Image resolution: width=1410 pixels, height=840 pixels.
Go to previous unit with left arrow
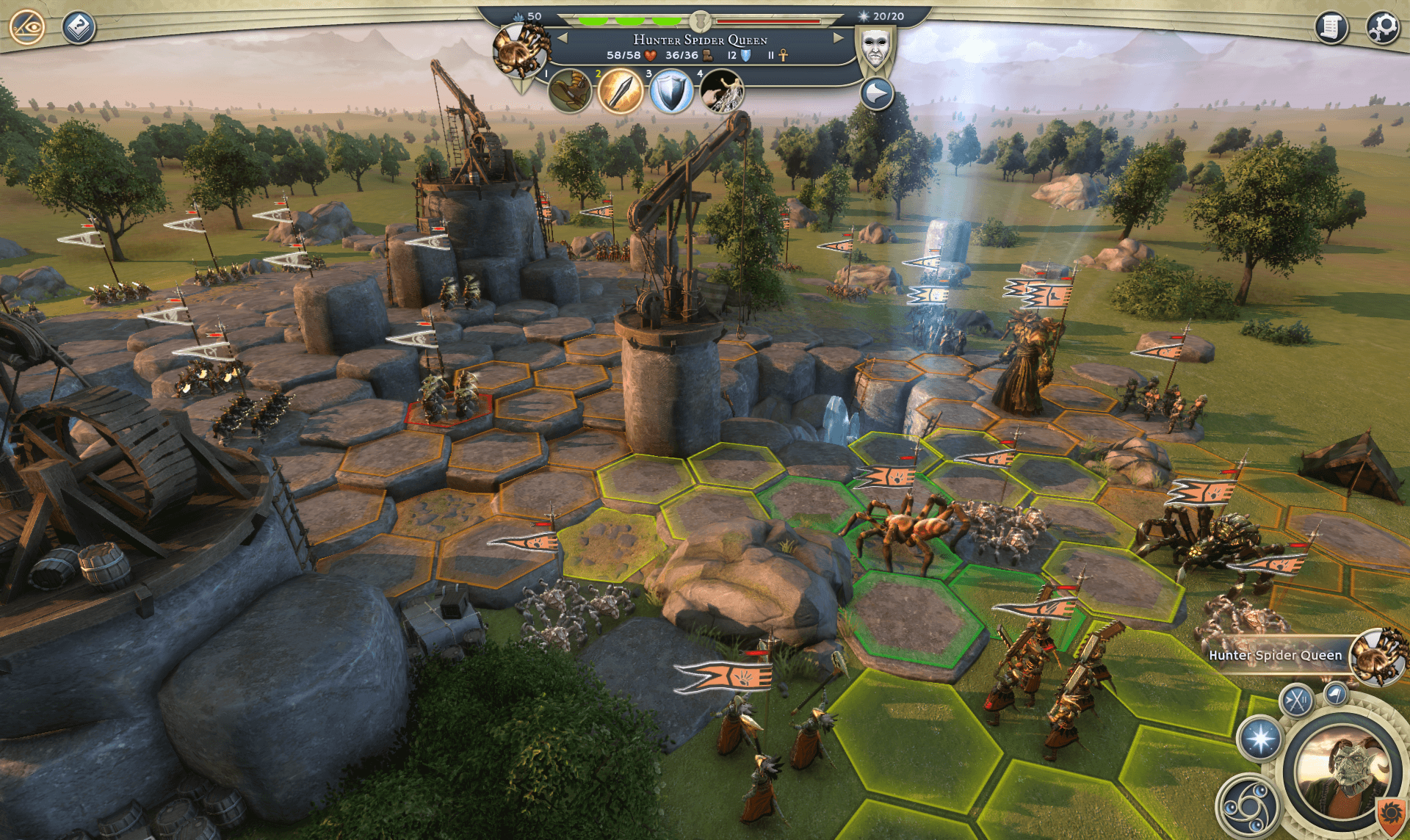coord(563,38)
